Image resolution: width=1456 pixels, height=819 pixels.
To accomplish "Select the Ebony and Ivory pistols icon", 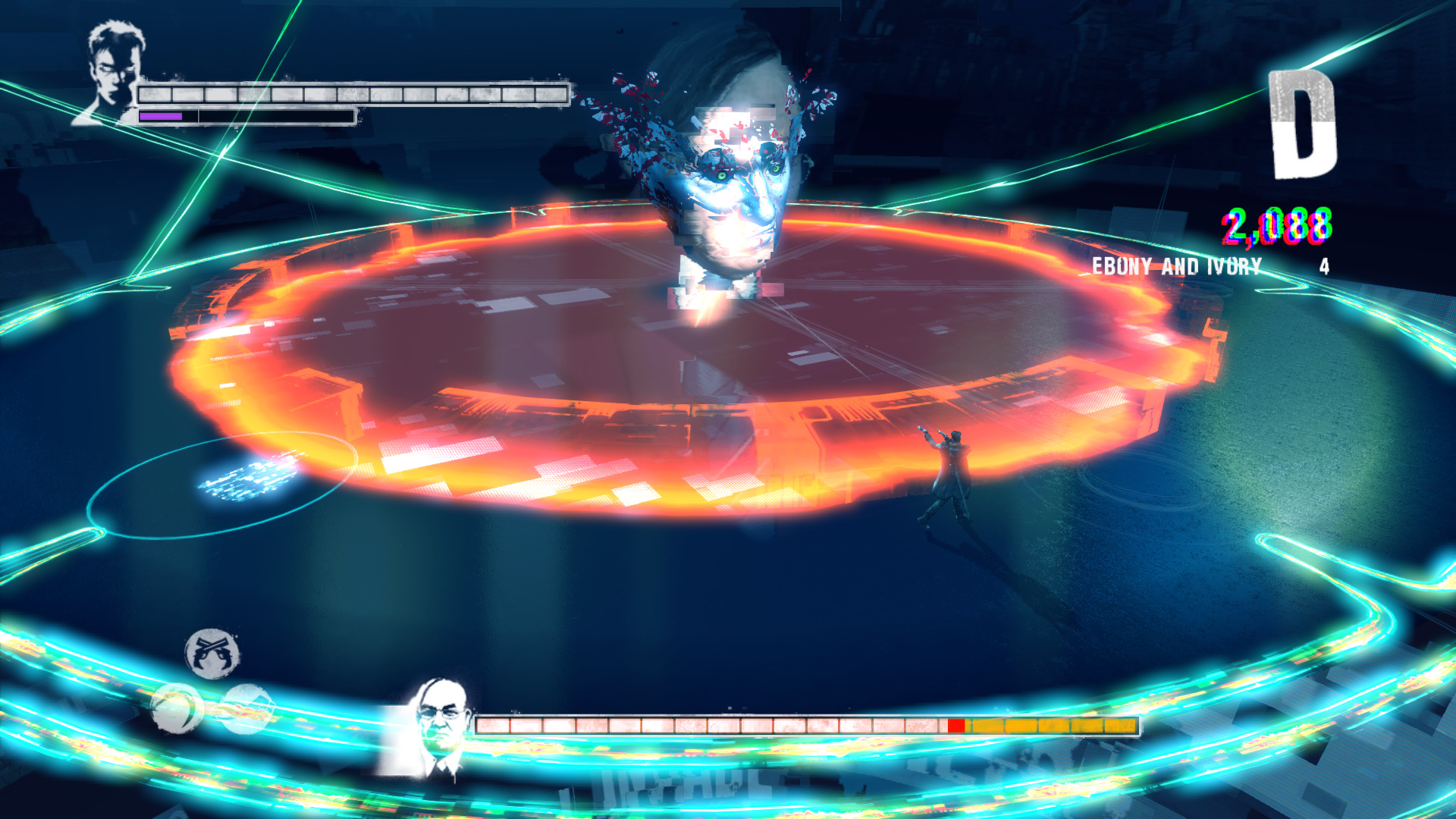I will tap(212, 653).
